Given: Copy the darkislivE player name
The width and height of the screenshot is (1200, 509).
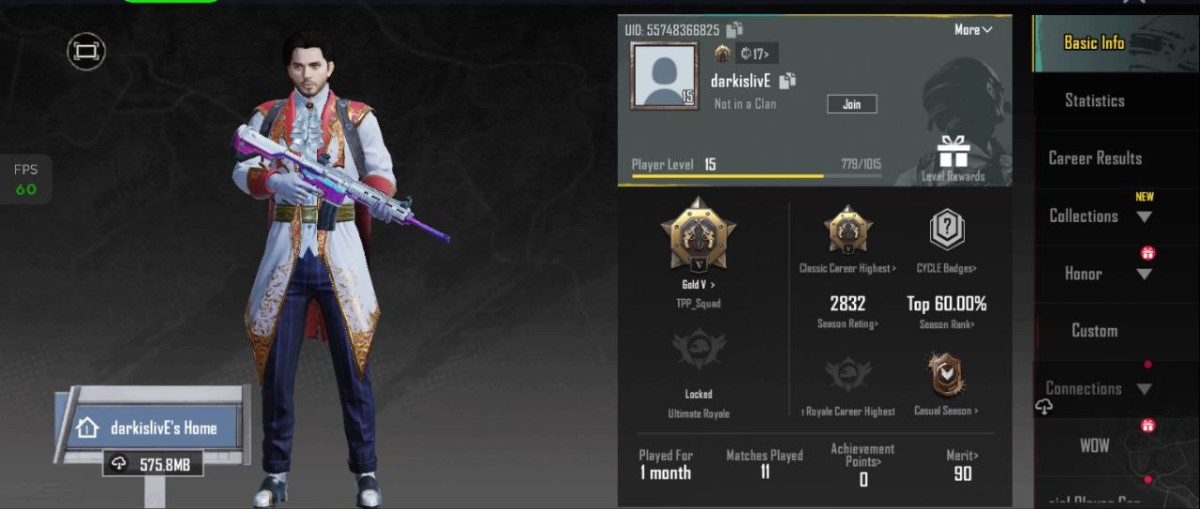Looking at the screenshot, I should [x=787, y=81].
